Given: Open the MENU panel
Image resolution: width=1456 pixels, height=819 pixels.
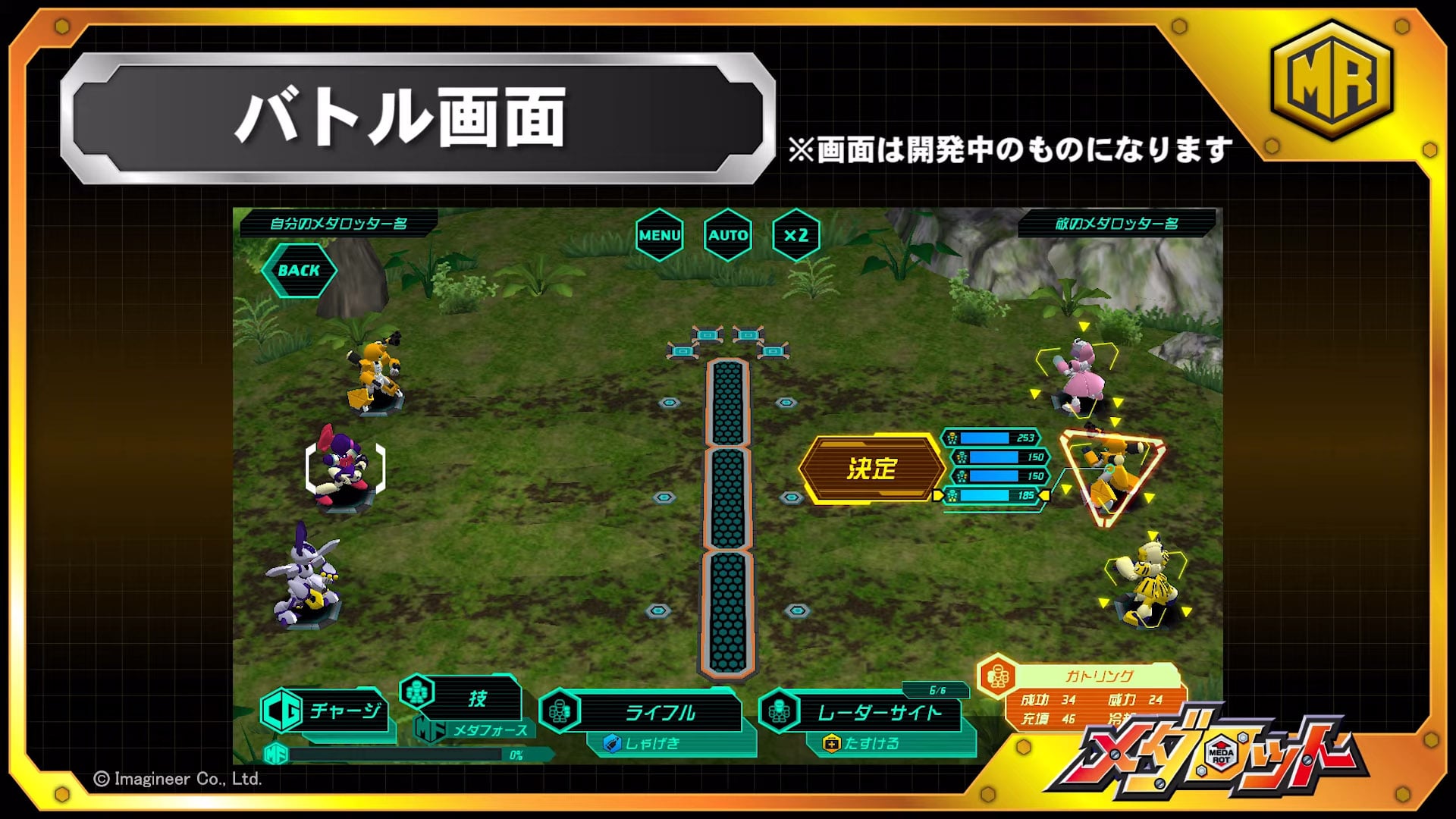Looking at the screenshot, I should (659, 236).
